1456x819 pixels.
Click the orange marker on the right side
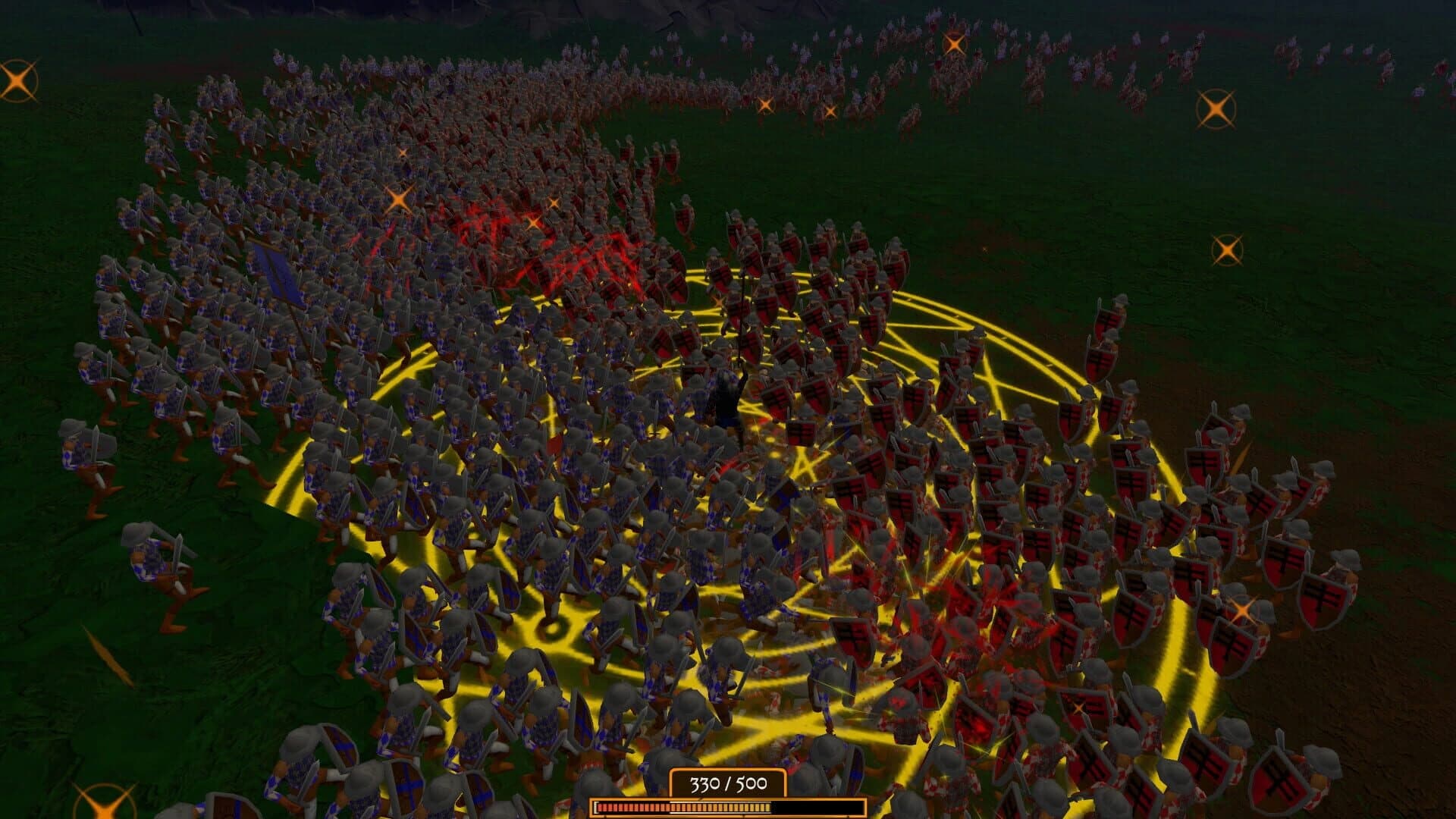[1228, 247]
